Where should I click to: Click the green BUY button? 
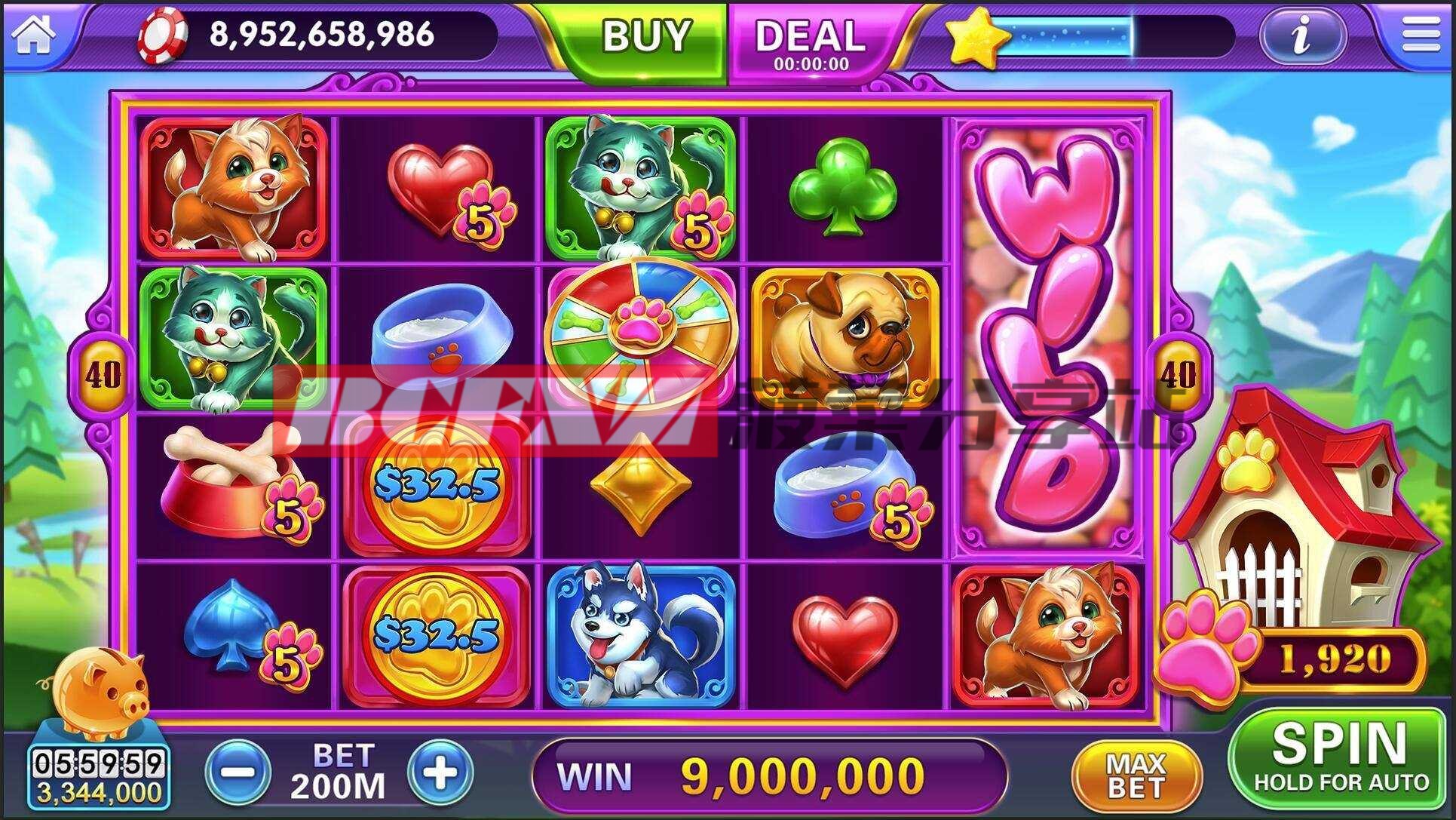645,36
